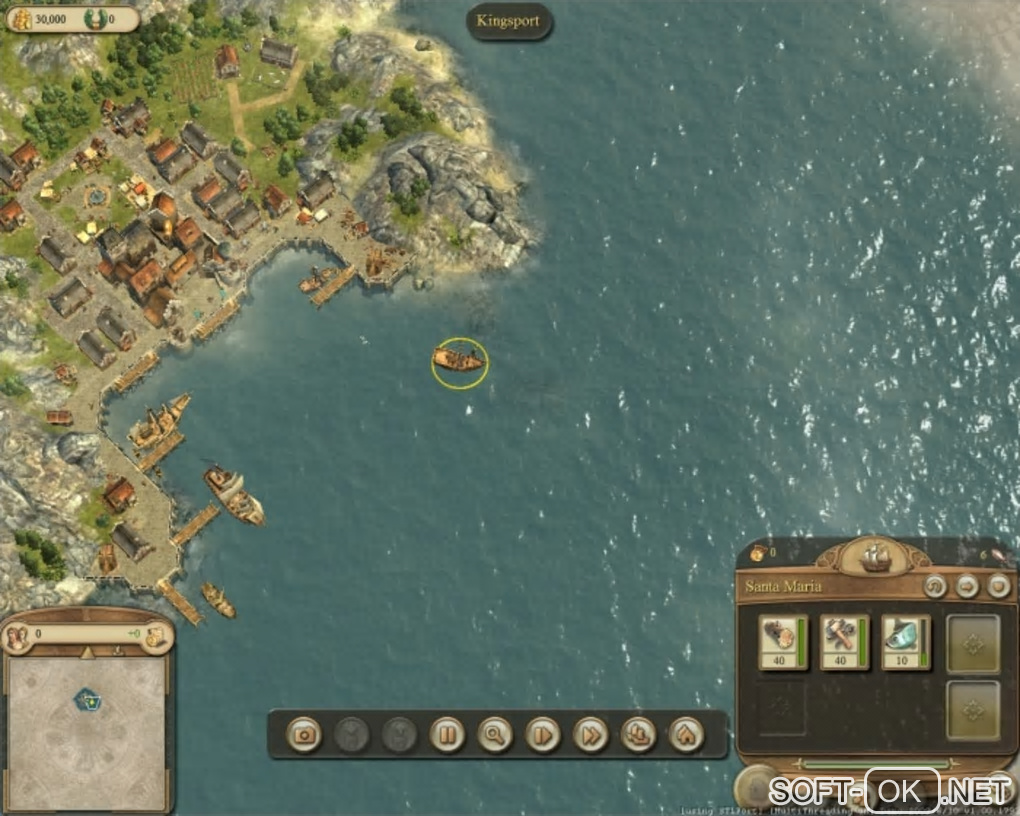Select the normal speed play button

[542, 735]
